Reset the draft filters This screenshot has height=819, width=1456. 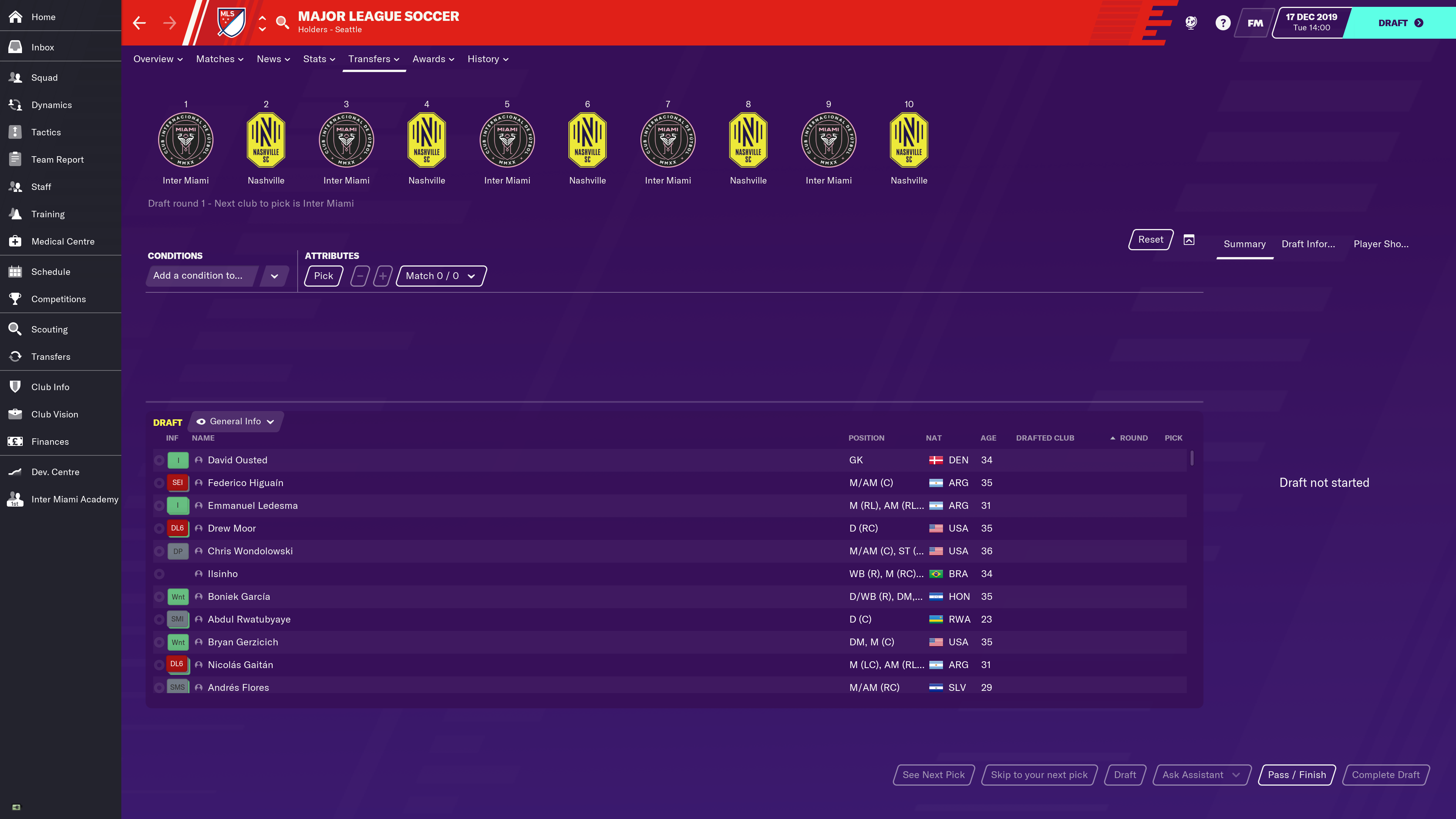[1150, 240]
